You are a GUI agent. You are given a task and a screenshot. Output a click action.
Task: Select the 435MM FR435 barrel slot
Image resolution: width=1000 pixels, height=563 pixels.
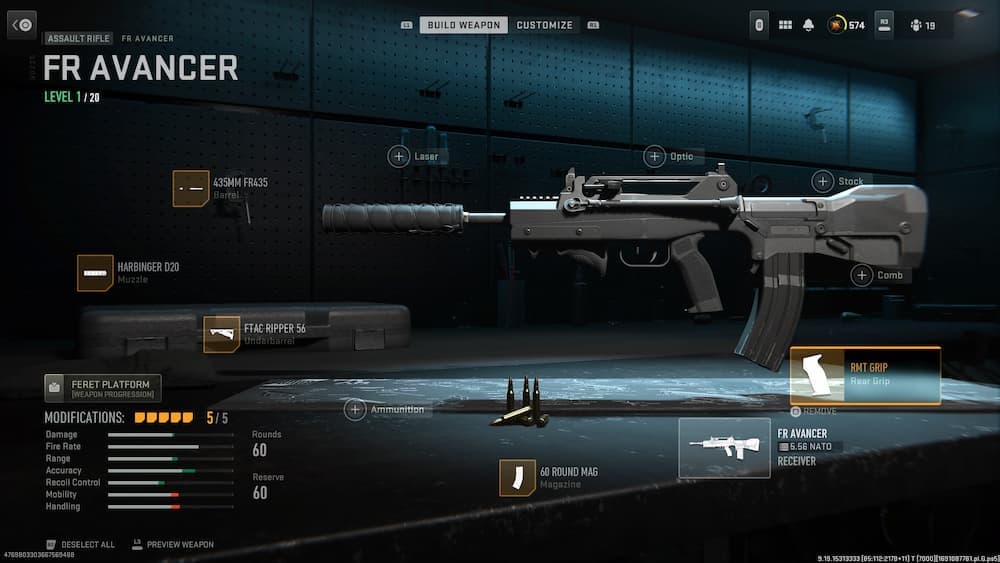(x=191, y=188)
